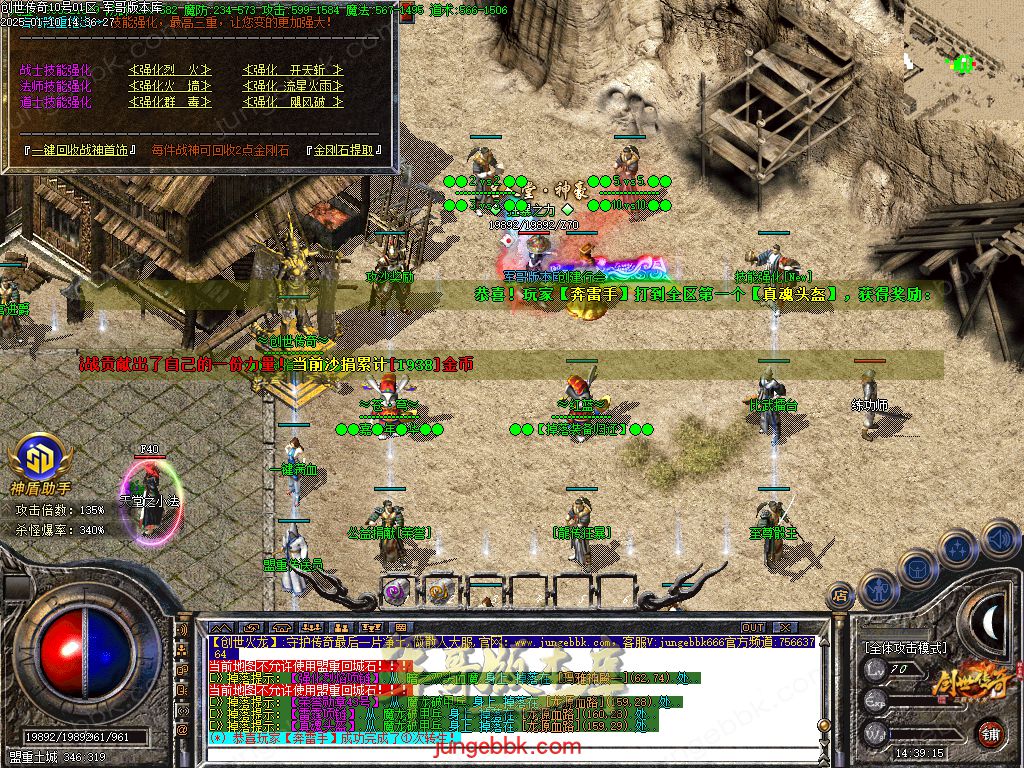
Task: Click the red 铺 stall button
Action: point(990,732)
